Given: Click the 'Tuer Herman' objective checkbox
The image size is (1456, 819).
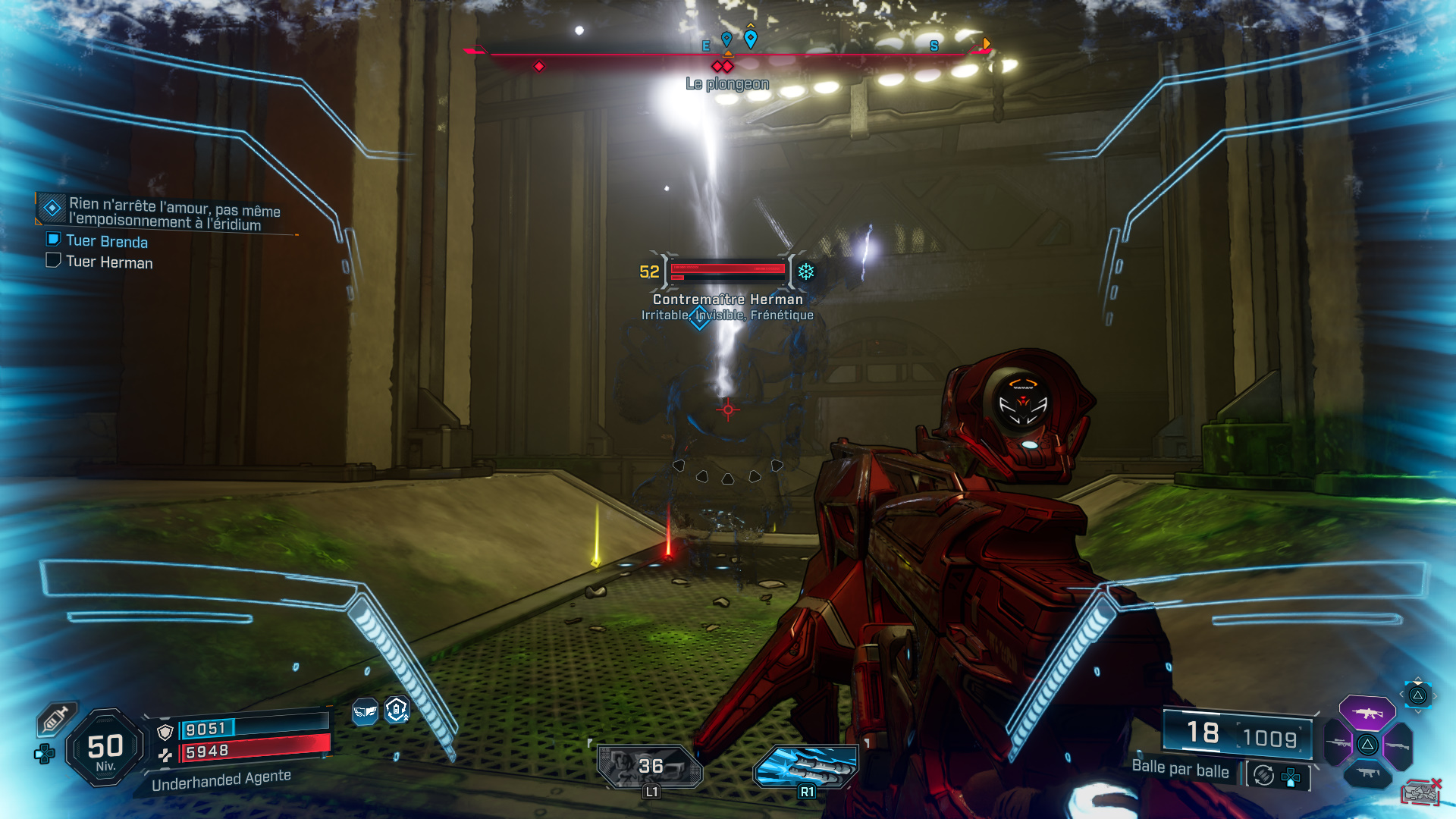Looking at the screenshot, I should 53,261.
